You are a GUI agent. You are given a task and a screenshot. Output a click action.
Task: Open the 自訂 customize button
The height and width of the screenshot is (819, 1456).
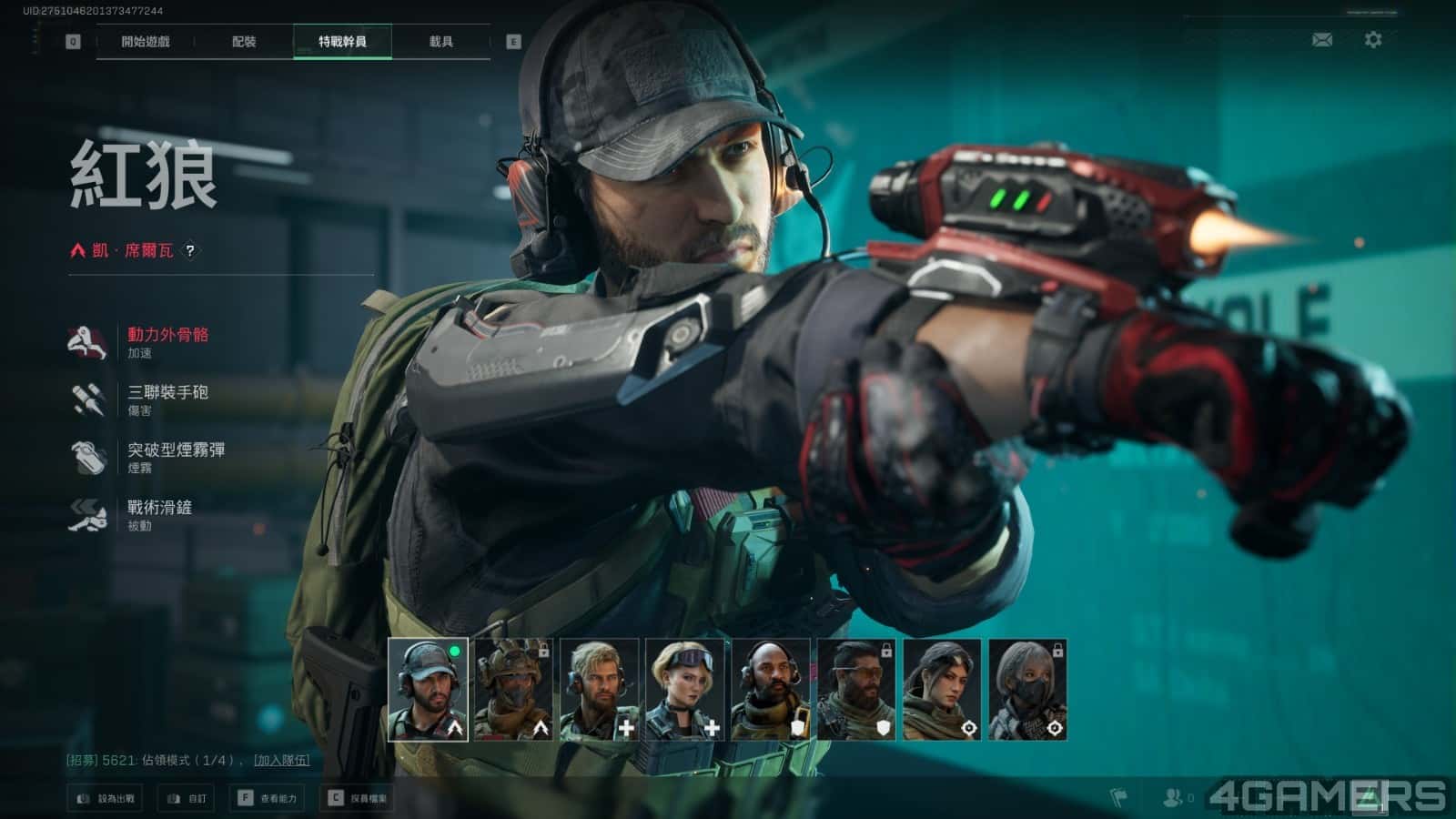point(187,798)
